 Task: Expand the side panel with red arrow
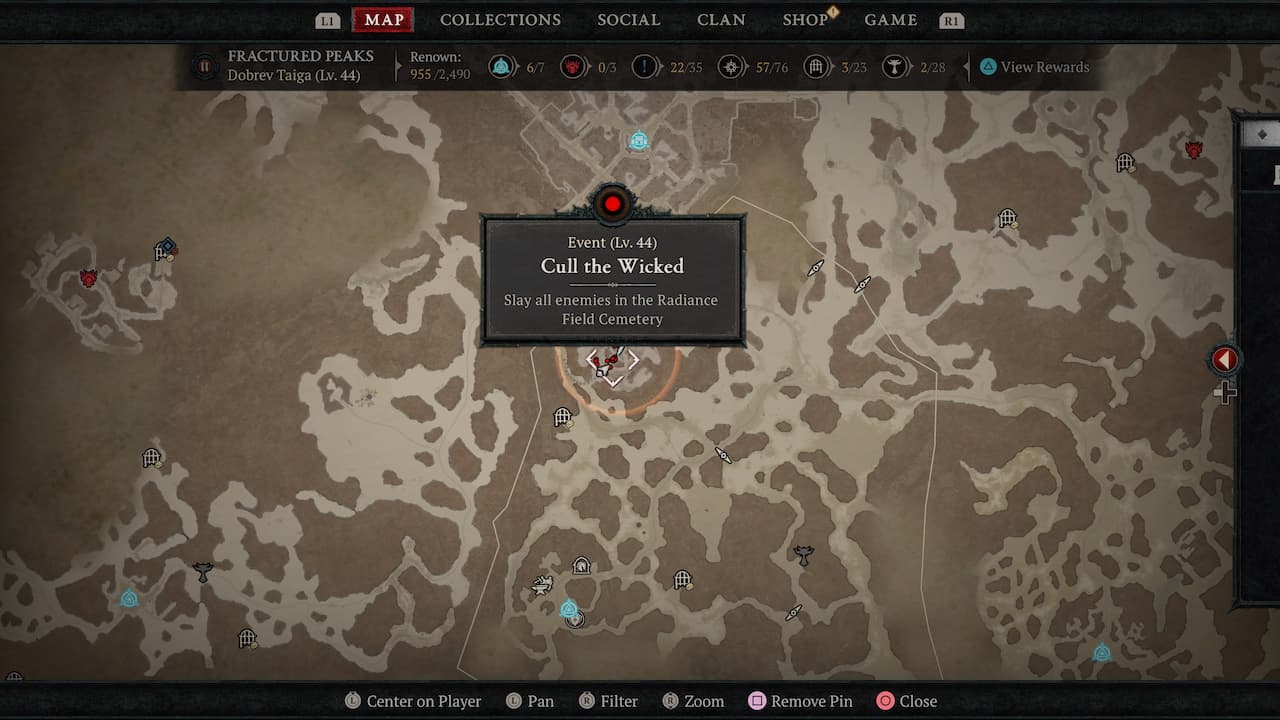pyautogui.click(x=1224, y=360)
